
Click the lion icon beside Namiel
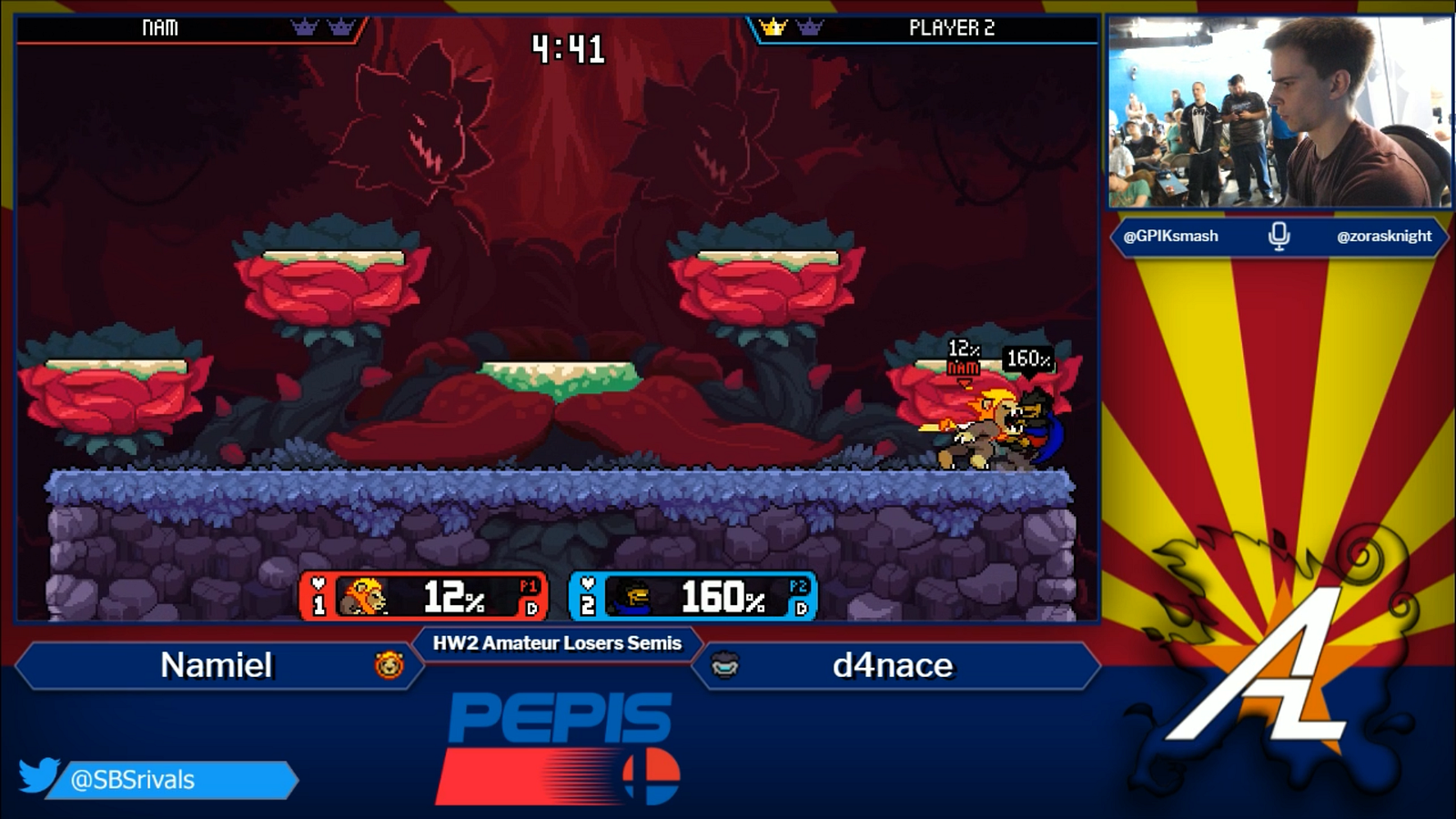tap(389, 665)
